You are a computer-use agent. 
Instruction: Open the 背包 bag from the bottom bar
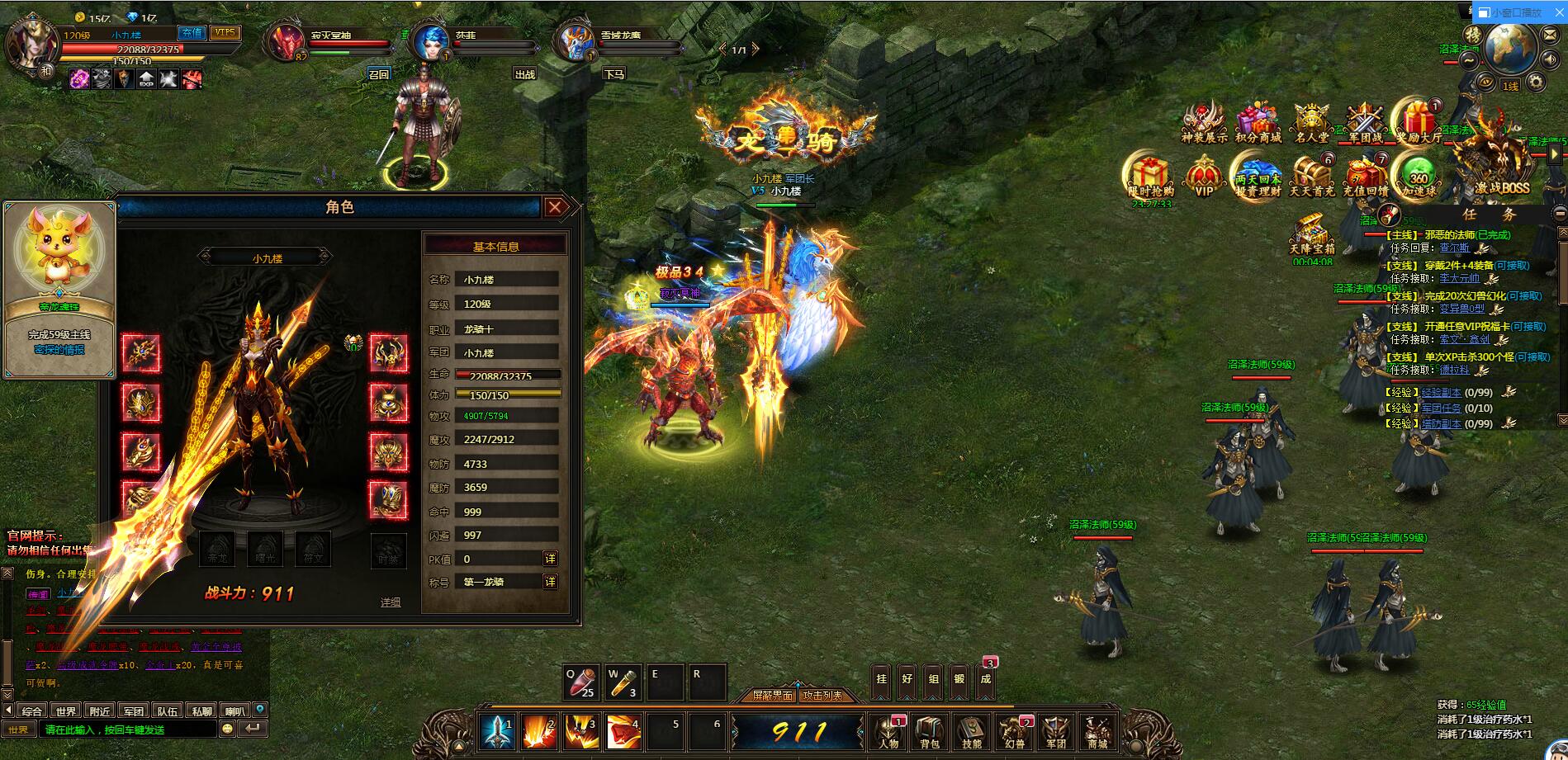click(x=929, y=731)
